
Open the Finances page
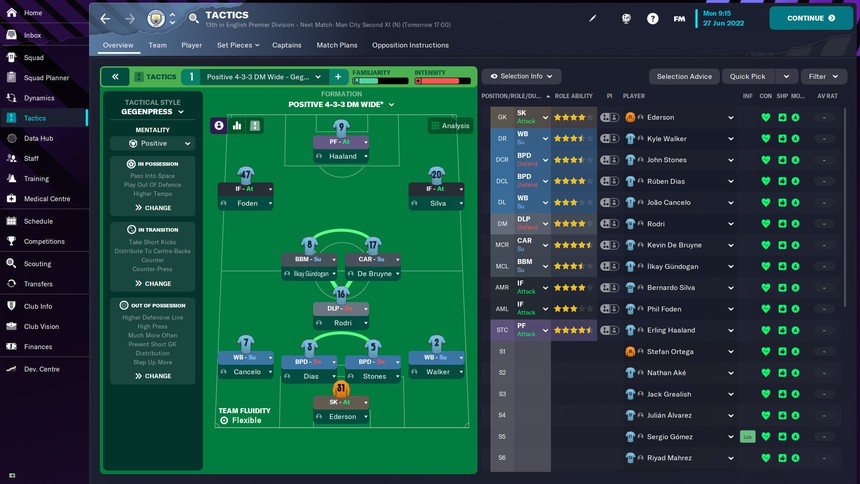38,347
